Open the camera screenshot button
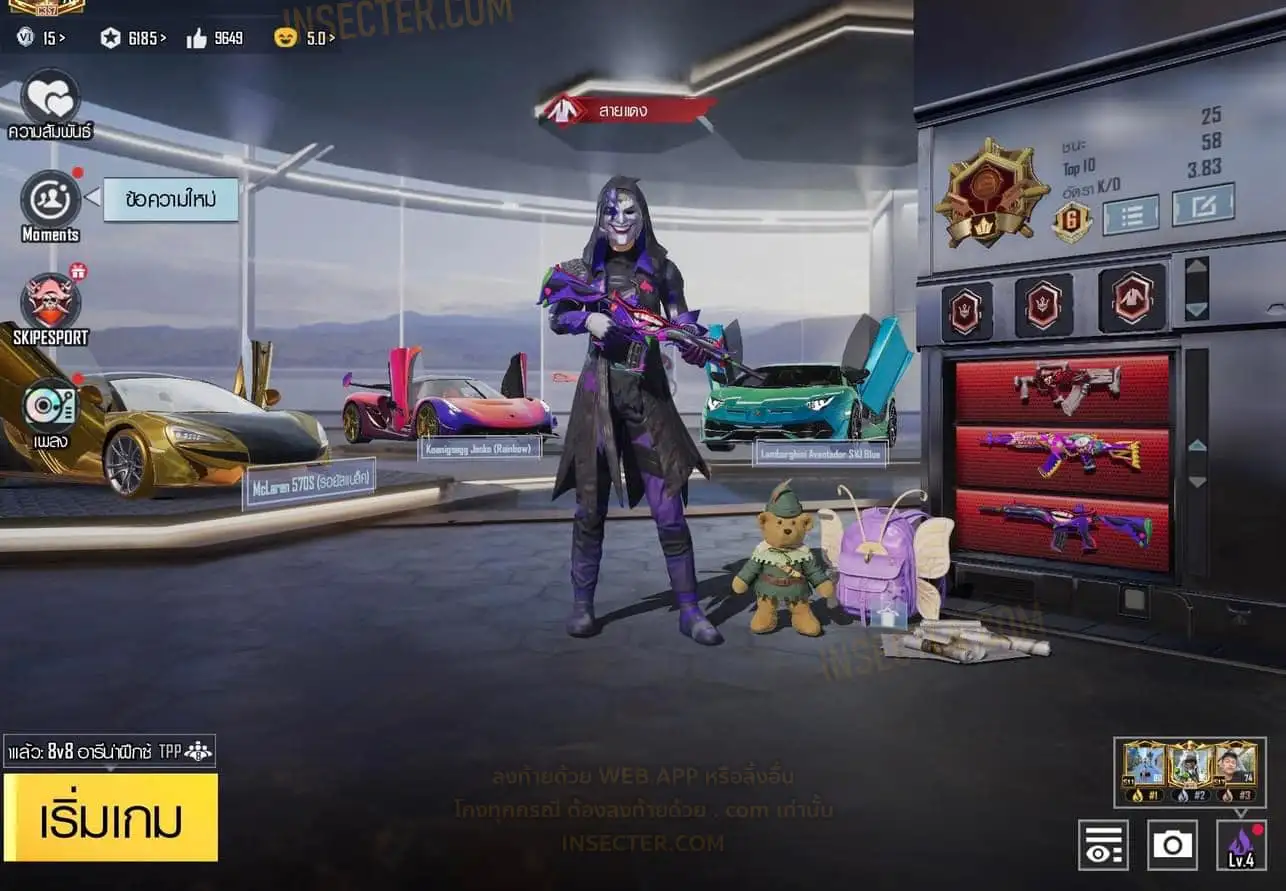 click(1172, 845)
